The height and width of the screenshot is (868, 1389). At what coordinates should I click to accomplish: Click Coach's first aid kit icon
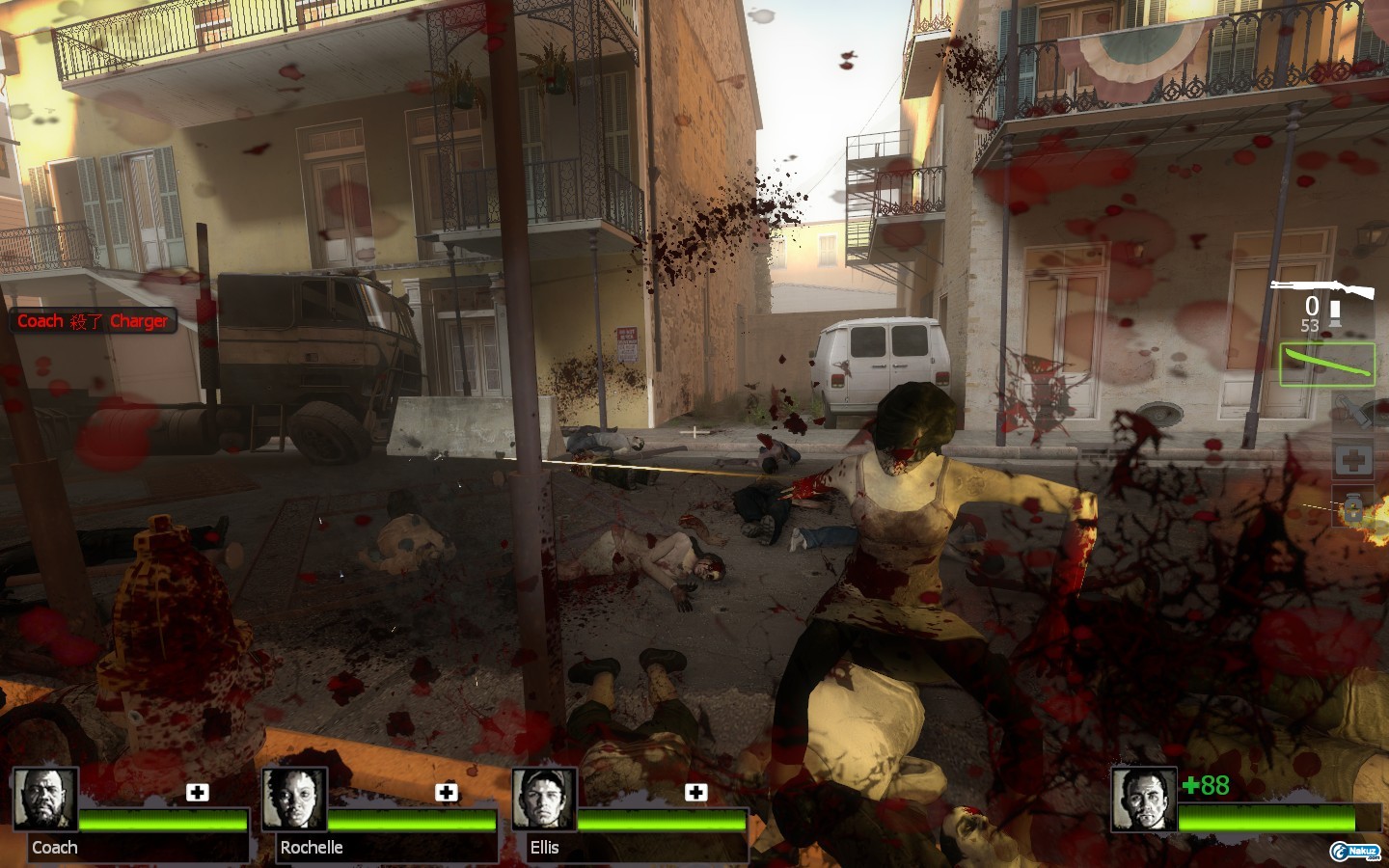(x=197, y=792)
